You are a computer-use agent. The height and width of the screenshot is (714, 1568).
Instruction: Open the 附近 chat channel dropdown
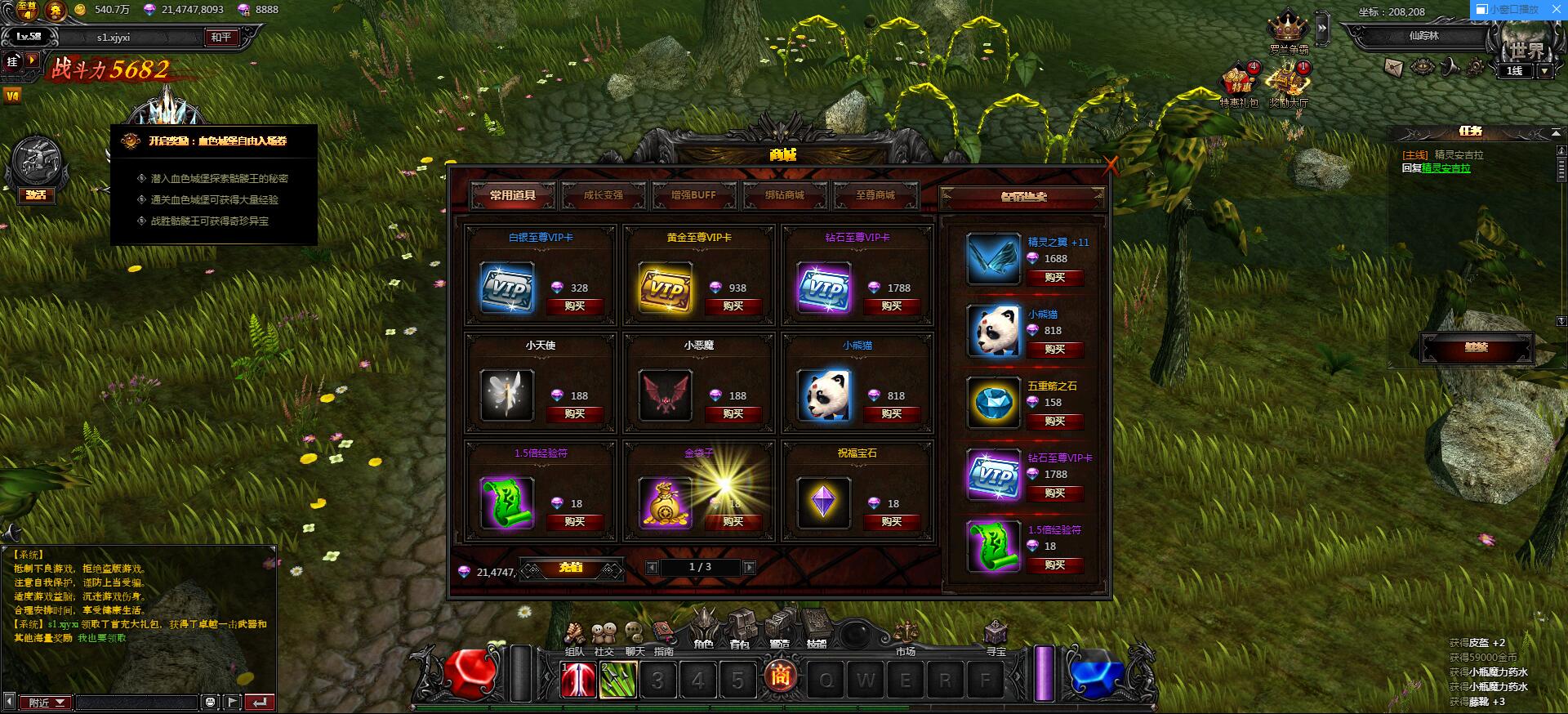pyautogui.click(x=45, y=703)
